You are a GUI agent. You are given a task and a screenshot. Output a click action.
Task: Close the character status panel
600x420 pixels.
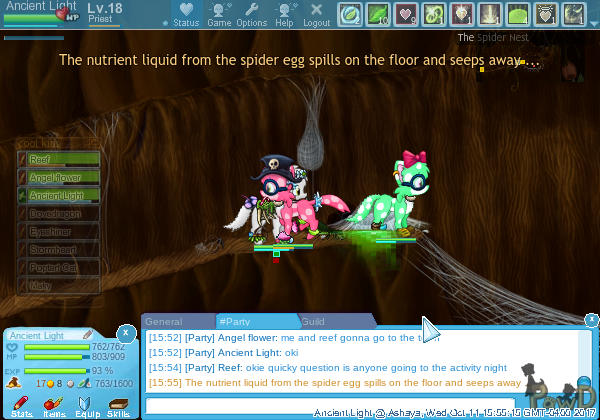(x=125, y=332)
